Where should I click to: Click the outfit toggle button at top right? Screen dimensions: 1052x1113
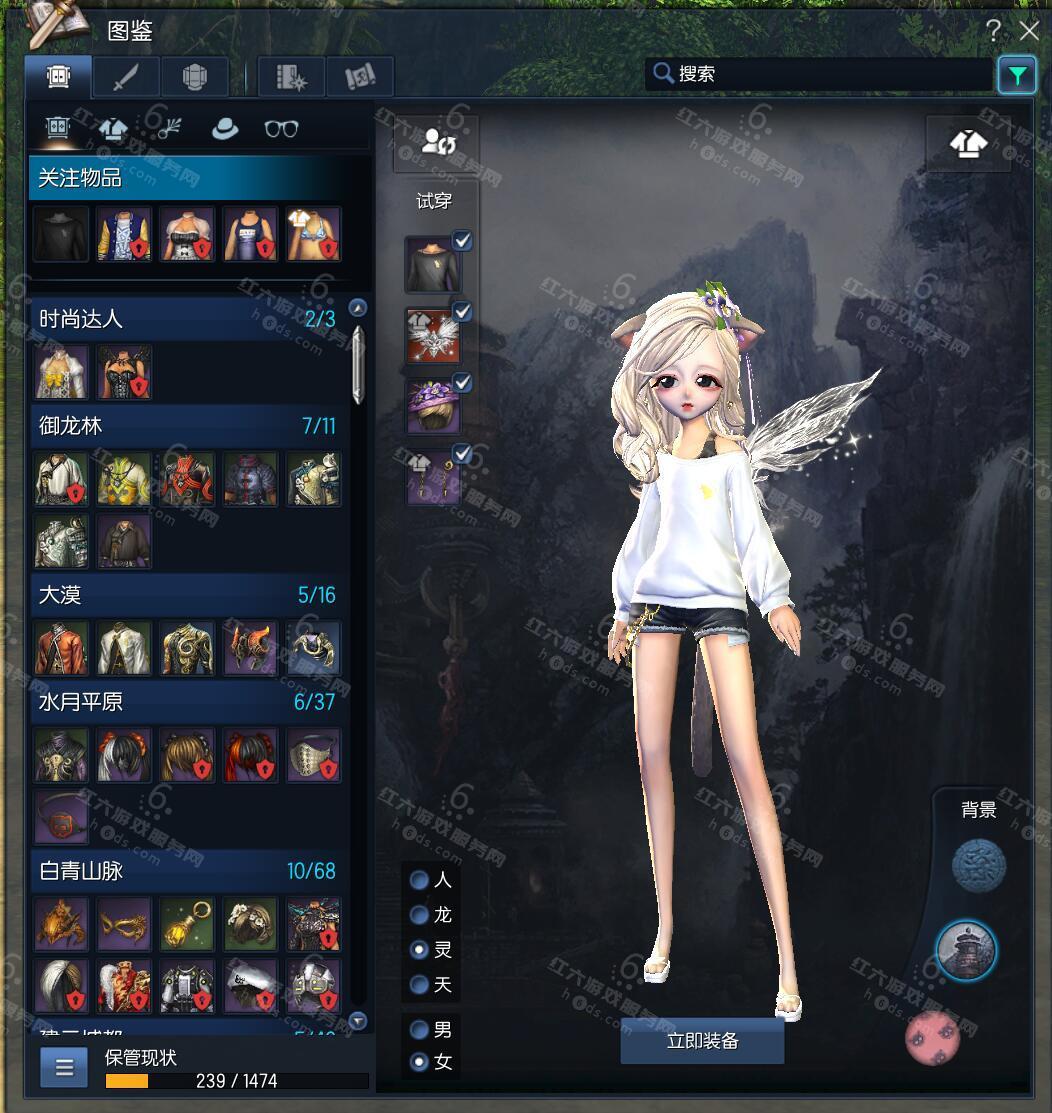[967, 144]
